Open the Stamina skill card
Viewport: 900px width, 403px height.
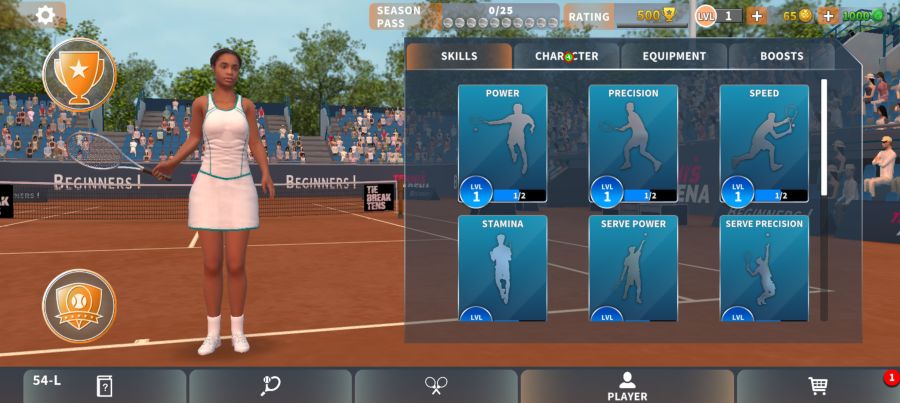click(502, 267)
